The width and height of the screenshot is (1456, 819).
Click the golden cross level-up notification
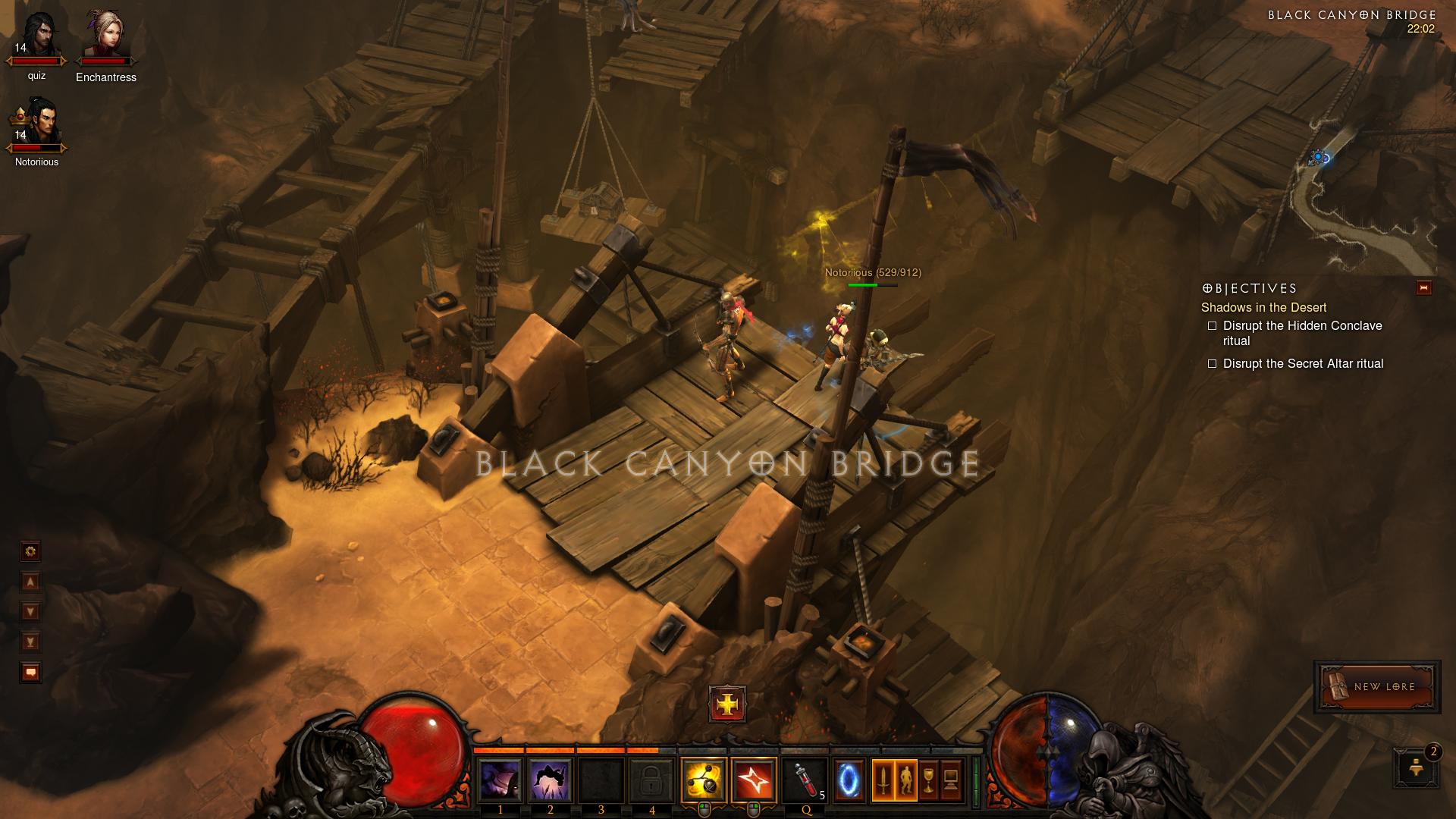pos(727,704)
